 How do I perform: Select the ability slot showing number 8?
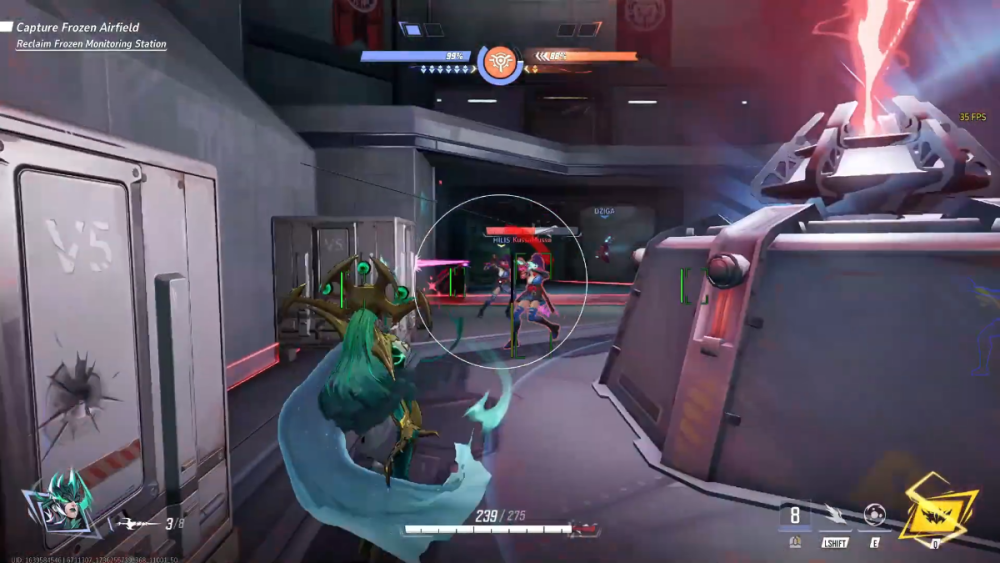click(x=795, y=516)
